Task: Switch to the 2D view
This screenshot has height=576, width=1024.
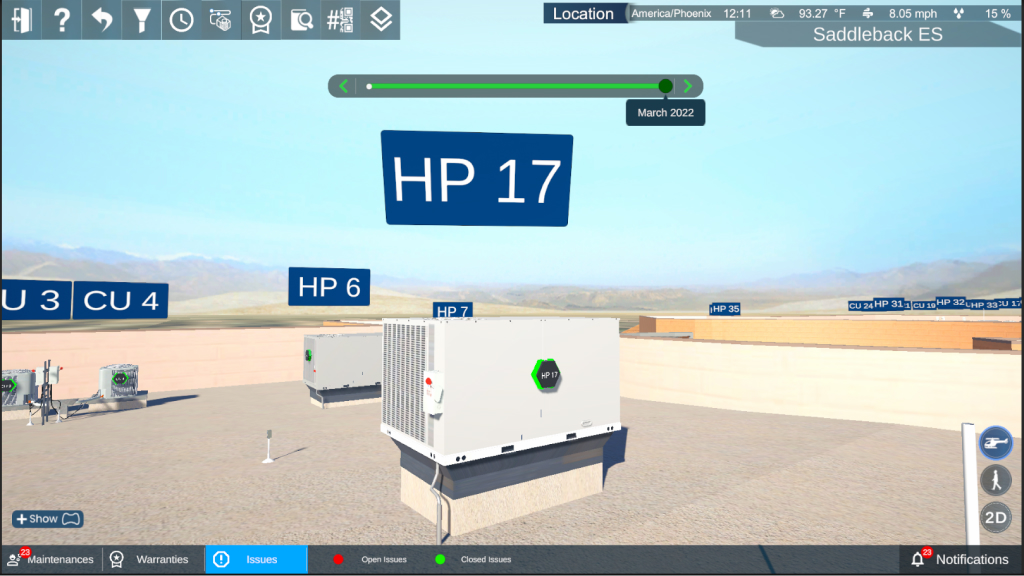Action: [x=995, y=517]
